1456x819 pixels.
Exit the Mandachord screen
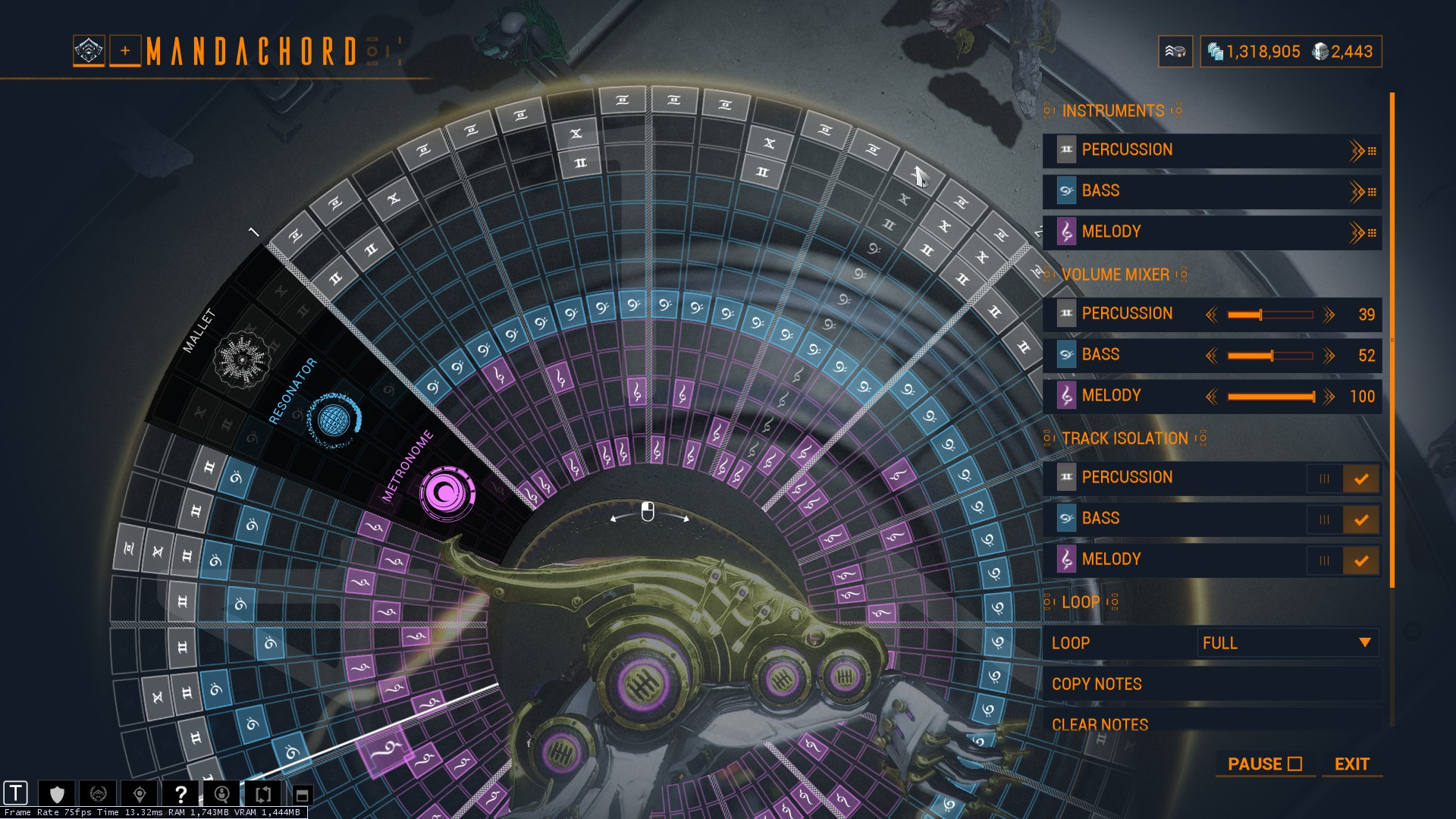click(x=1351, y=764)
